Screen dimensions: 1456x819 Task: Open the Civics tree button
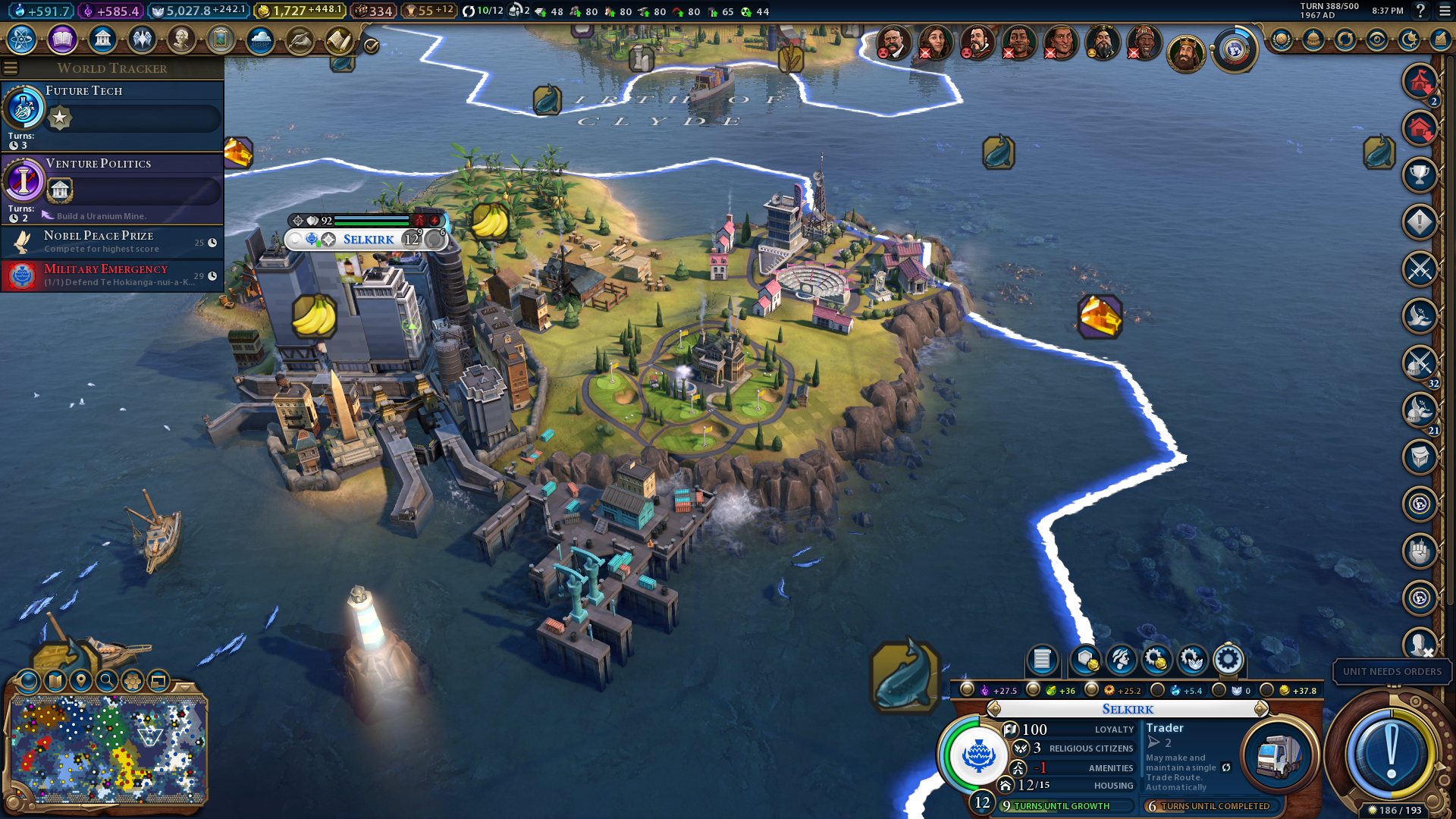tap(62, 39)
